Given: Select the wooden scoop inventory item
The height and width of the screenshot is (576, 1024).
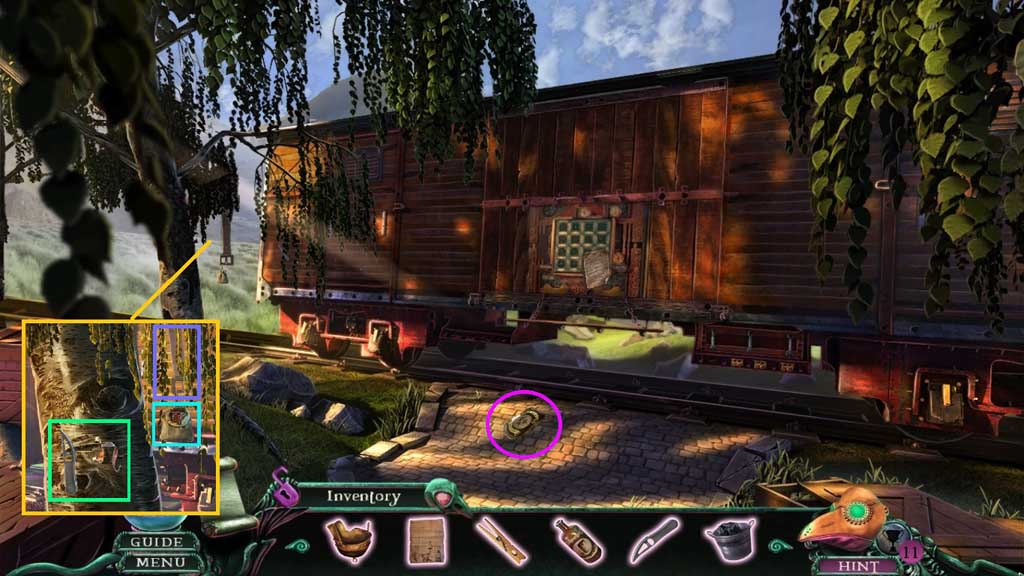Looking at the screenshot, I should click(x=350, y=540).
